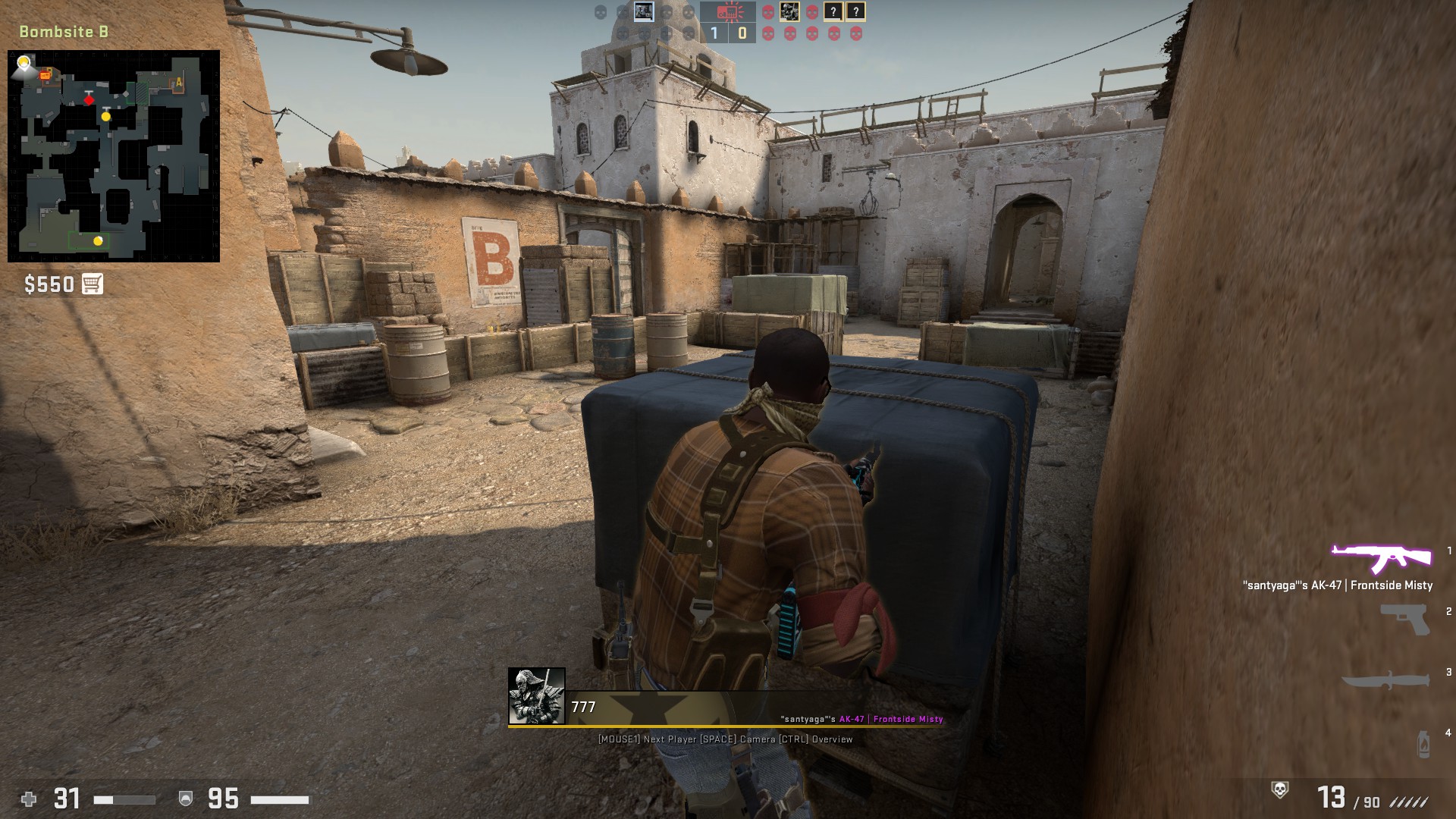Pick the alive terrorist with the statue avatar

pyautogui.click(x=789, y=12)
